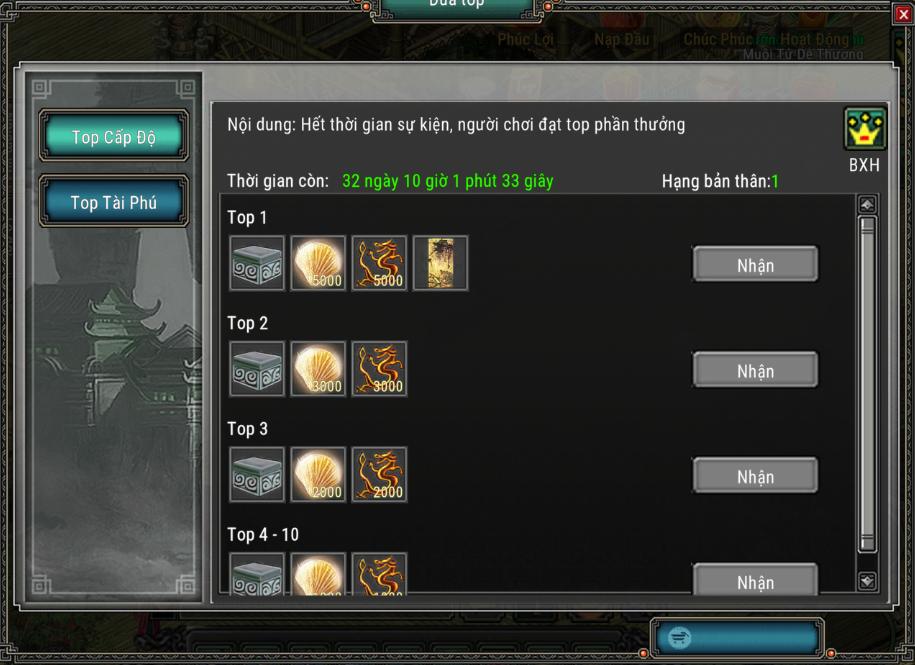The width and height of the screenshot is (915, 665).
Task: Claim the Top 4 - 10 reward
Action: (x=755, y=581)
